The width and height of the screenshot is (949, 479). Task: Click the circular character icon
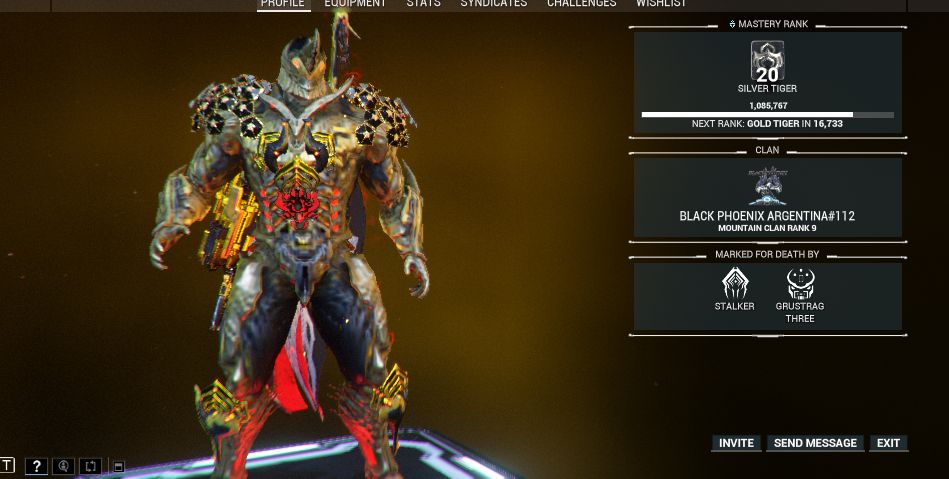coord(63,466)
